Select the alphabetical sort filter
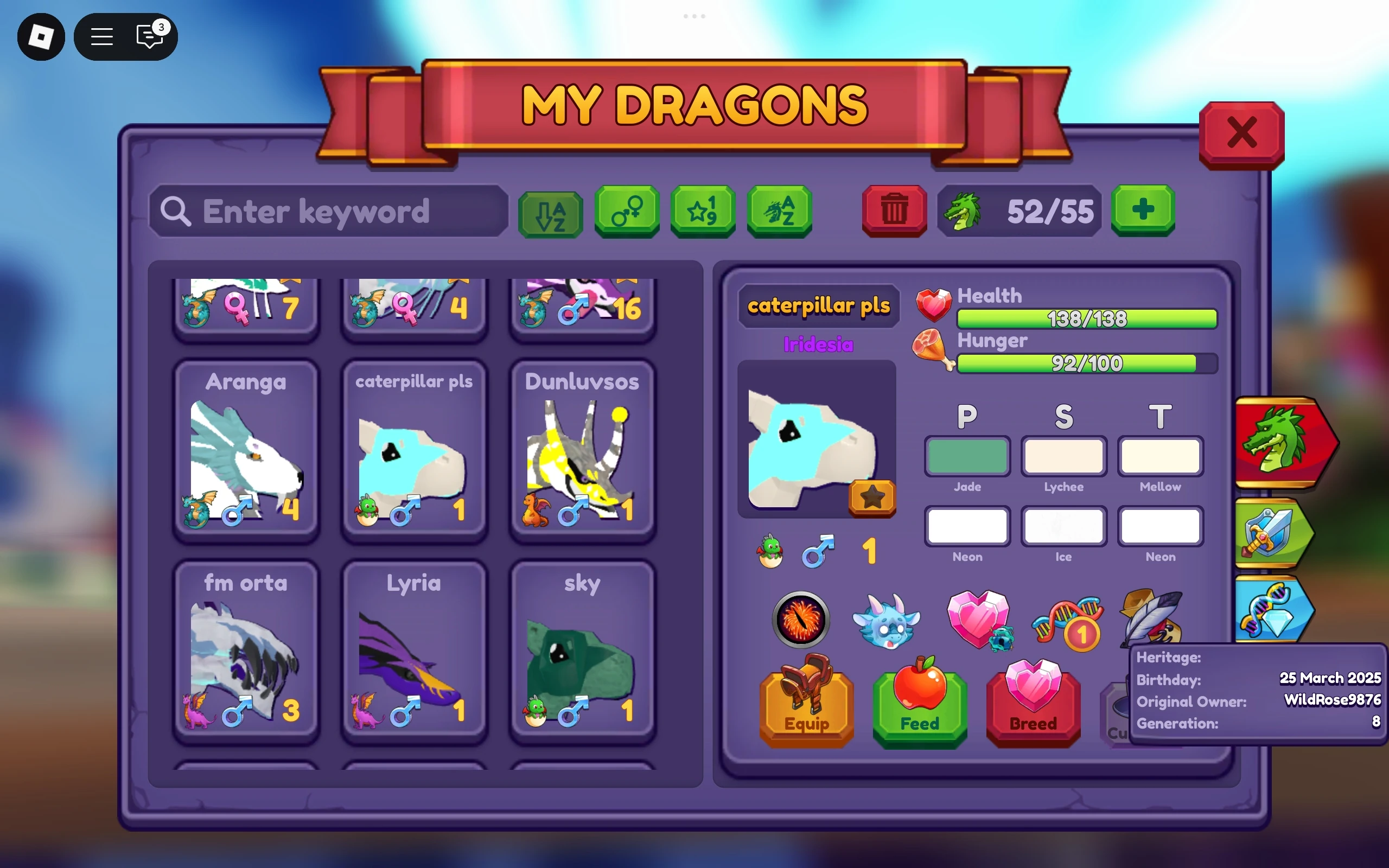This screenshot has height=868, width=1389. [x=551, y=213]
